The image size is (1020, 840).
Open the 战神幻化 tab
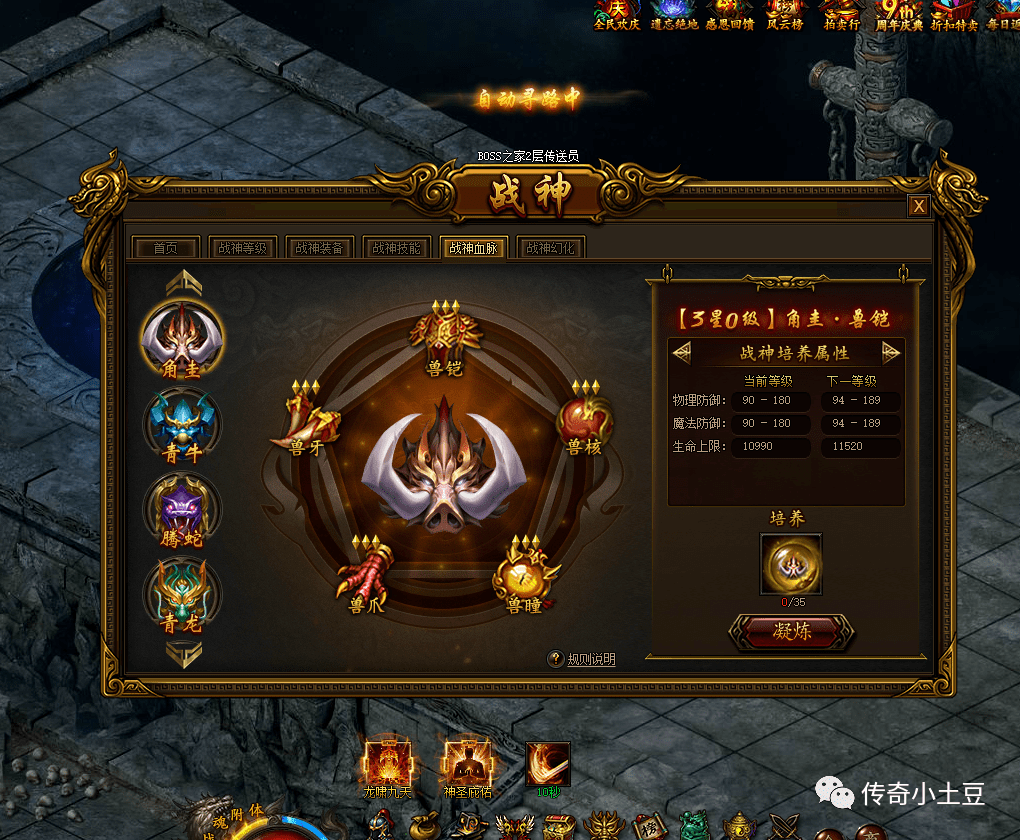click(x=550, y=248)
